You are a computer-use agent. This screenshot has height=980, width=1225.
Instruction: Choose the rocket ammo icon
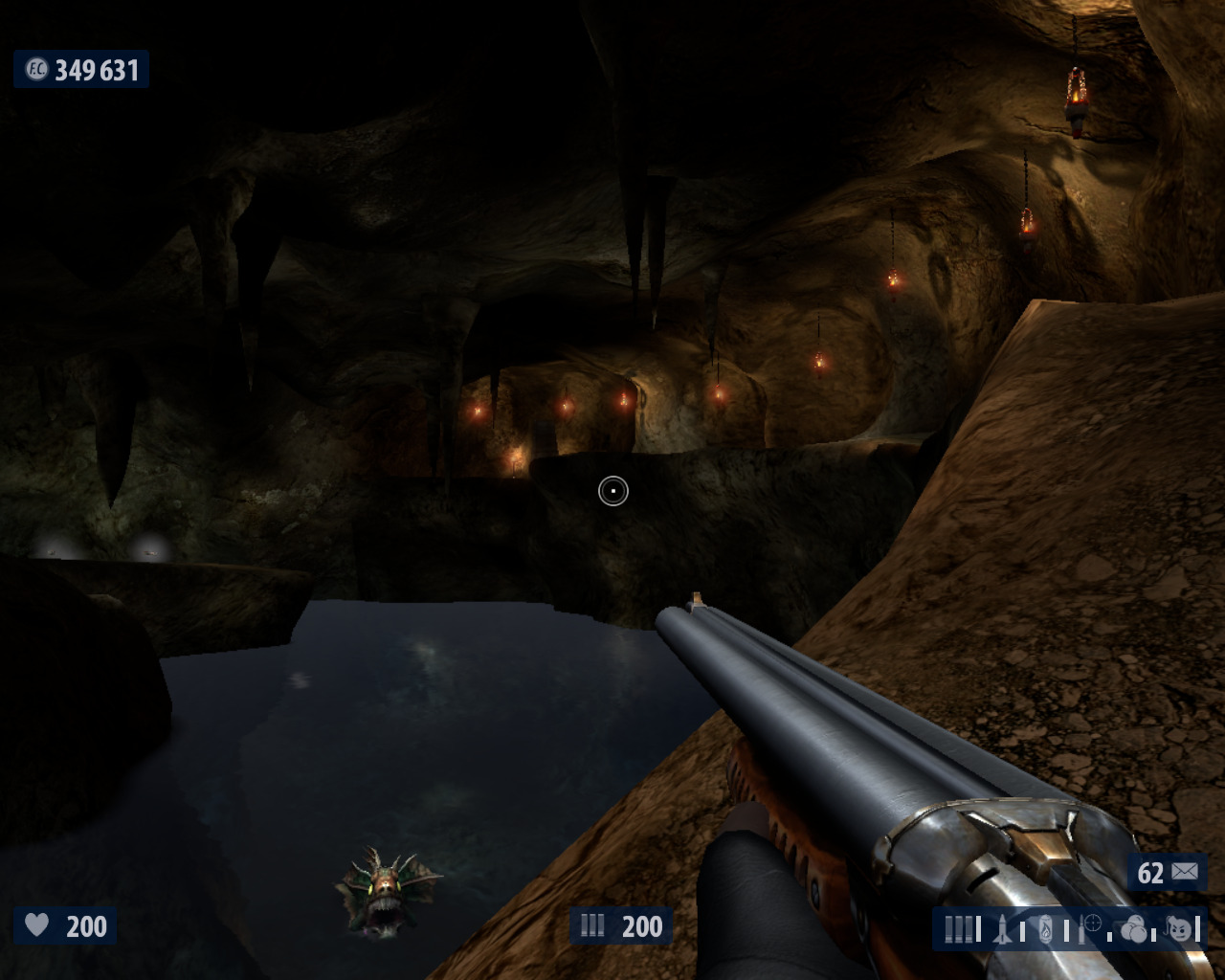pyautogui.click(x=1003, y=928)
